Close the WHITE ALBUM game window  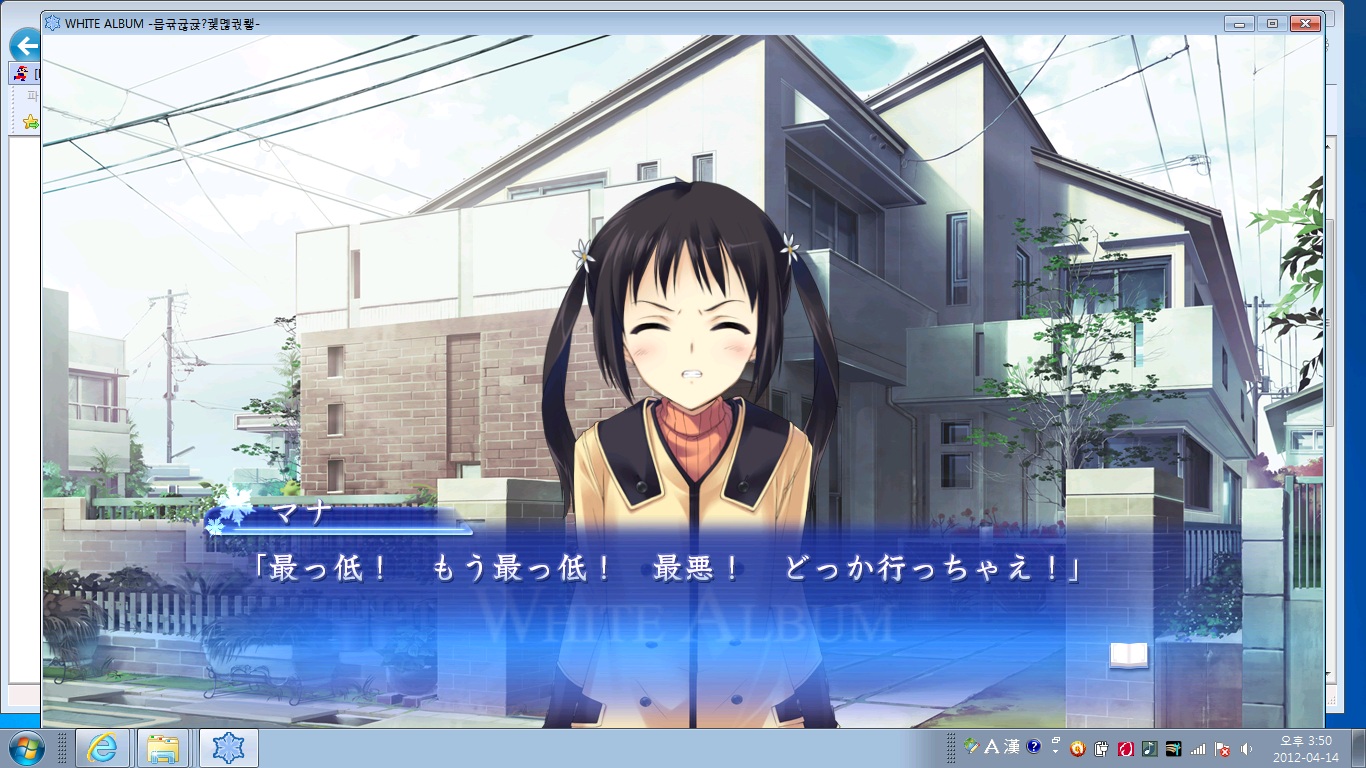tap(1304, 23)
